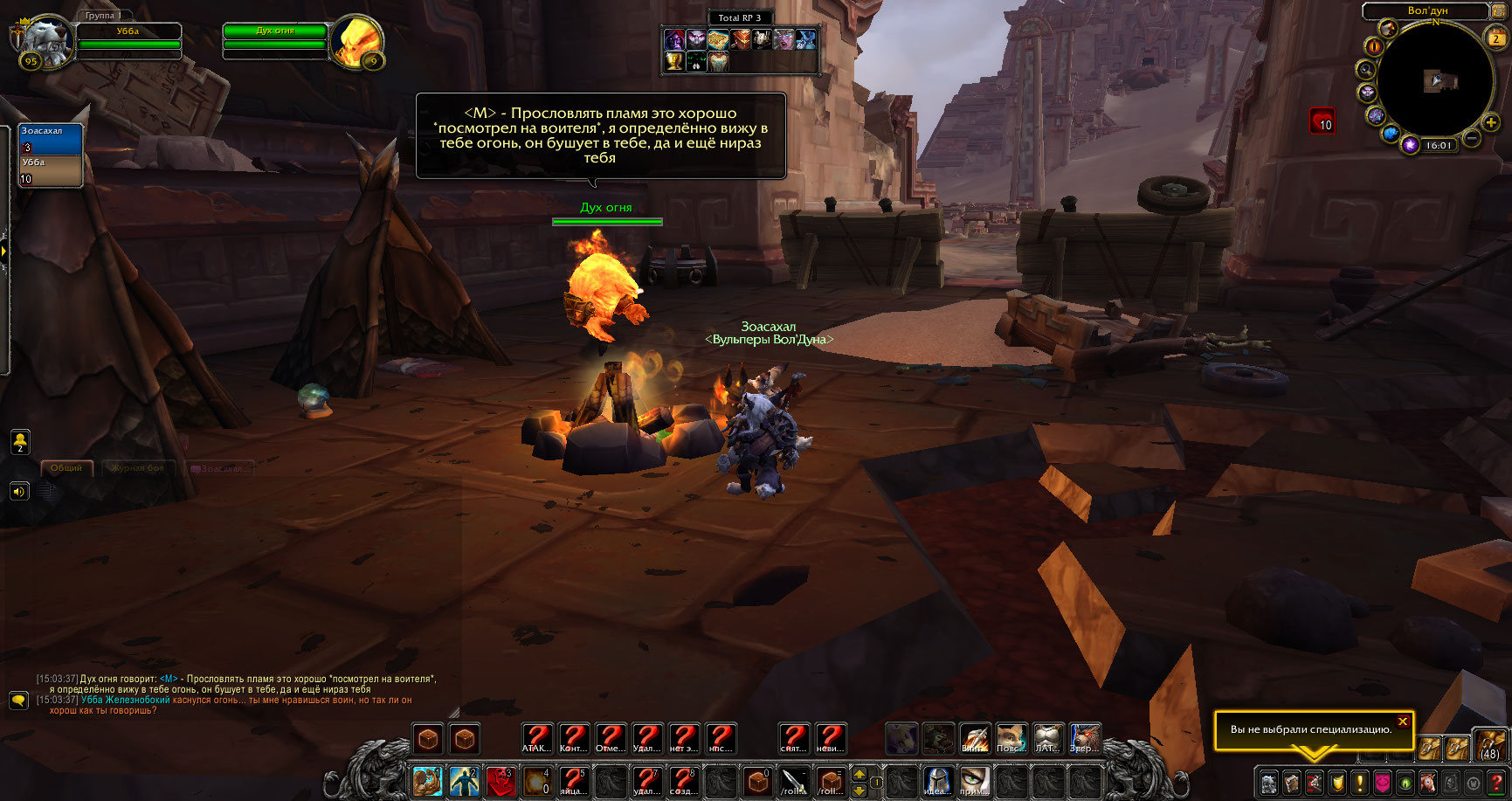
Task: Click the Дух огня target portrait
Action: tap(356, 39)
